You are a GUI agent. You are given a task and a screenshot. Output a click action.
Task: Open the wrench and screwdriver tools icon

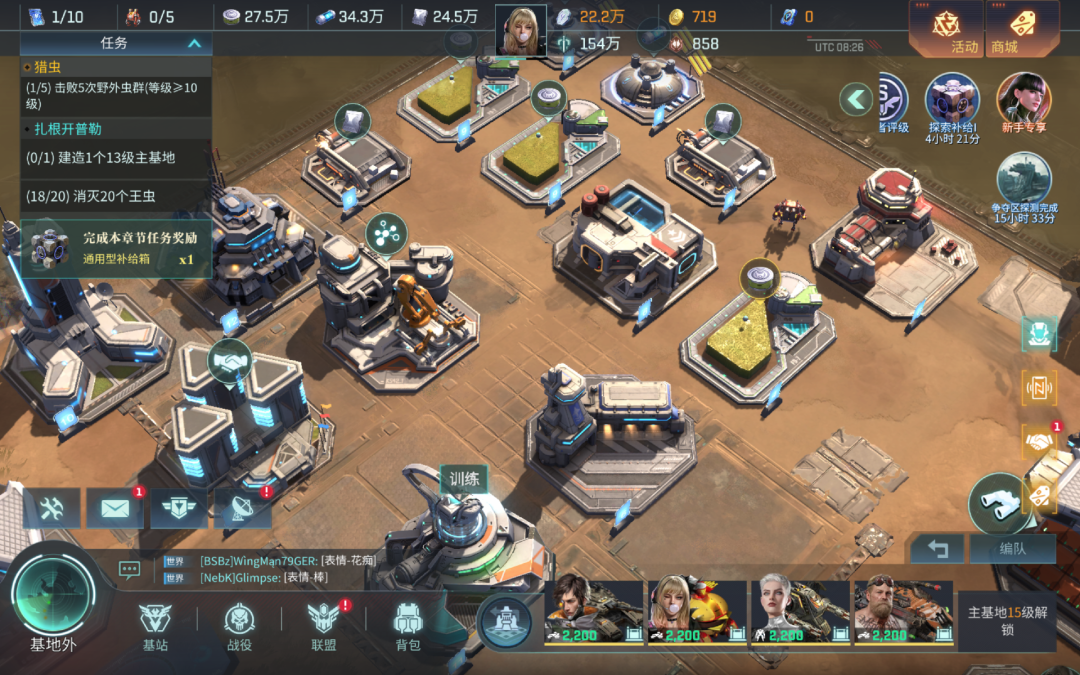click(51, 509)
